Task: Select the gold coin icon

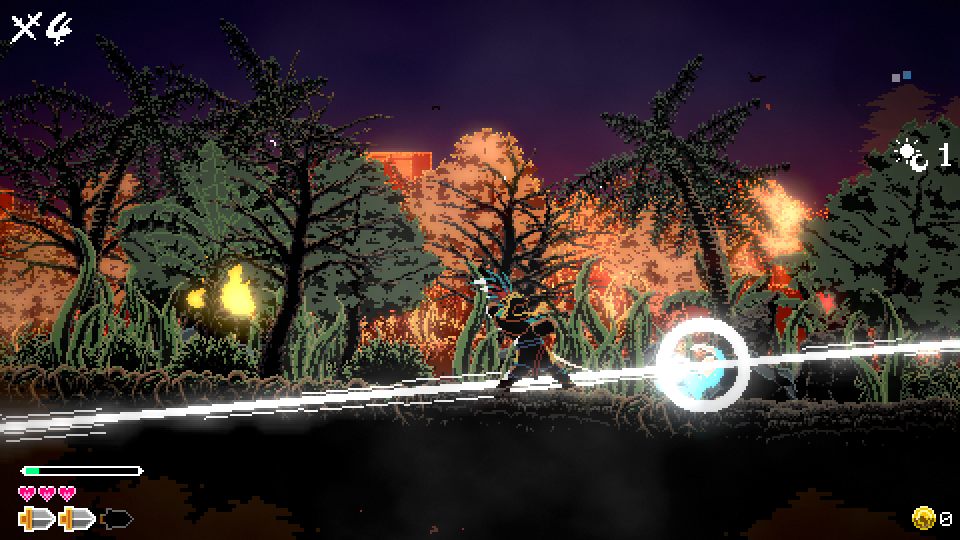Action: 923,518
